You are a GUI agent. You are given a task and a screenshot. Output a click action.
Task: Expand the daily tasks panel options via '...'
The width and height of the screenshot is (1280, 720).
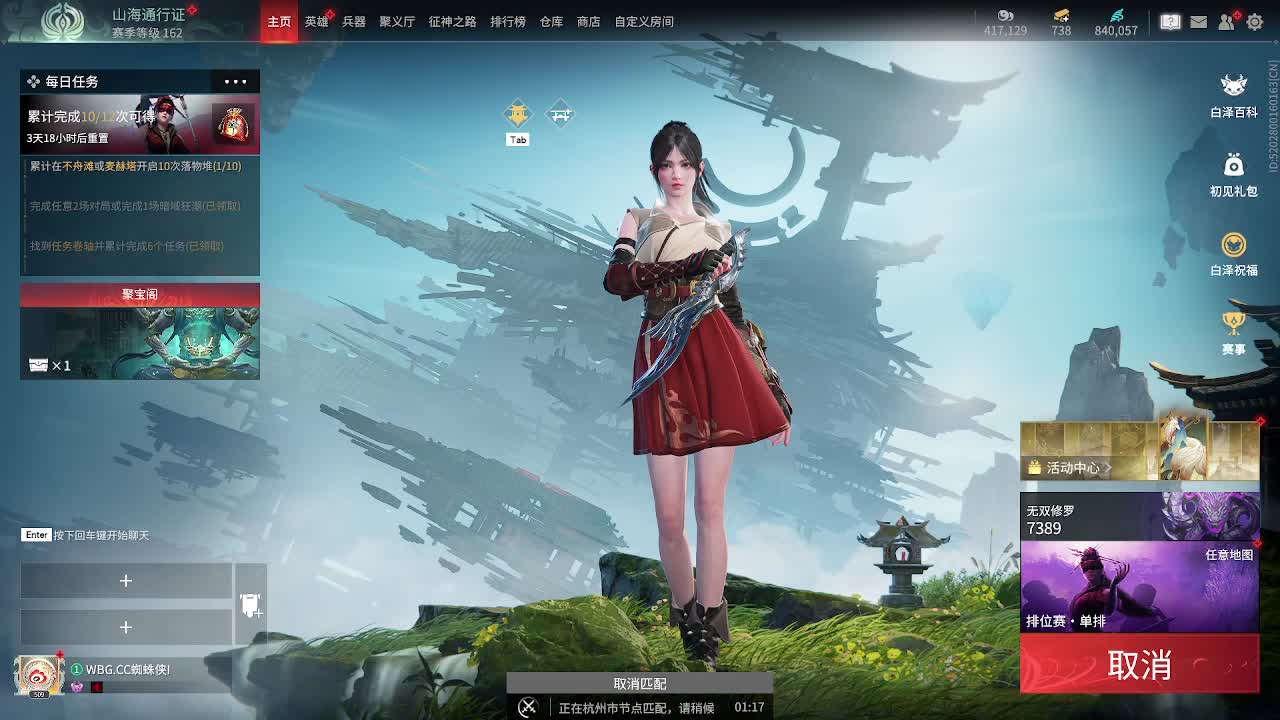[234, 81]
